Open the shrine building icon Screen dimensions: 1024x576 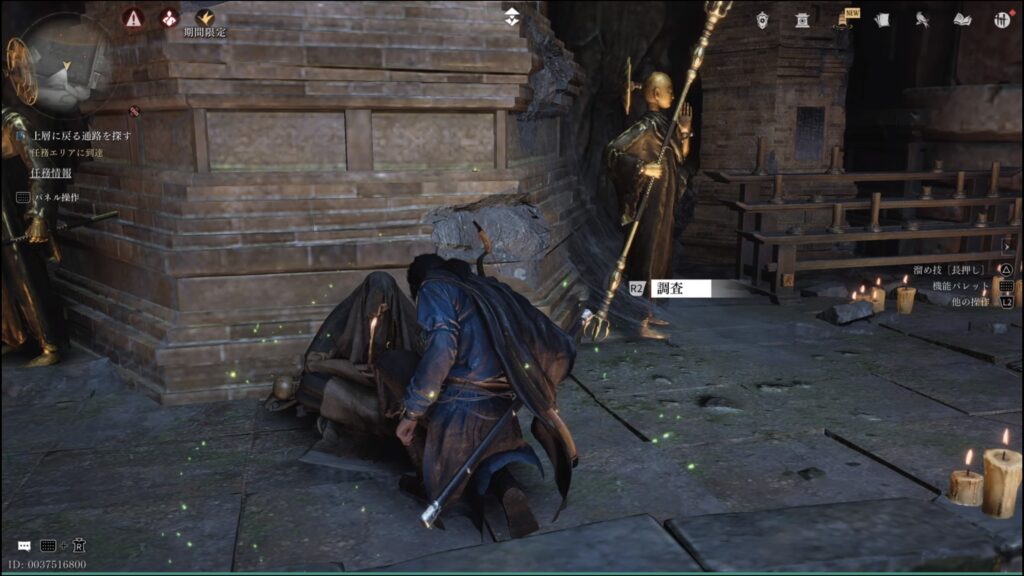click(802, 19)
